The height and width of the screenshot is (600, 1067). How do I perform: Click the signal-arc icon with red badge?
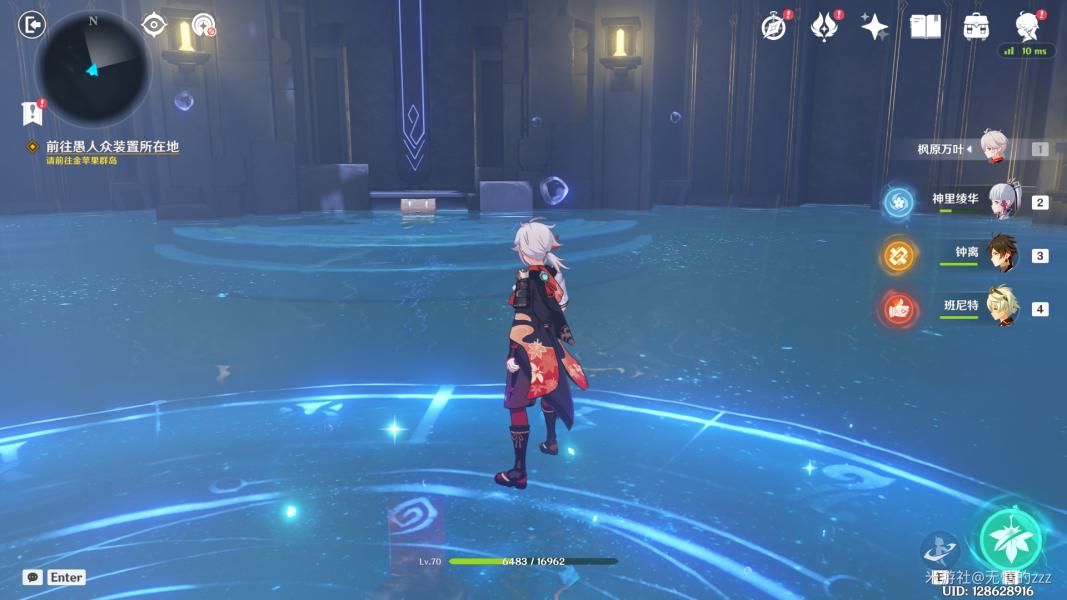coord(204,25)
